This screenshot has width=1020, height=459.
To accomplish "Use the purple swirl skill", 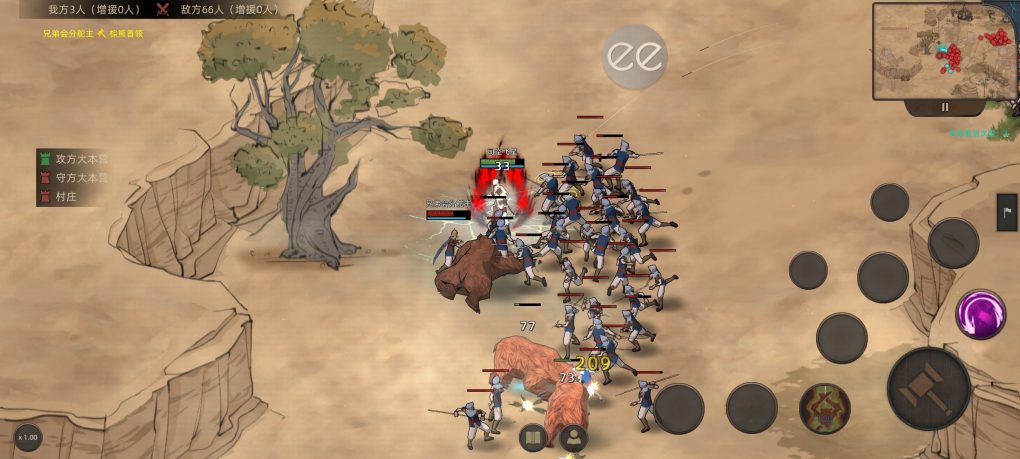I will pyautogui.click(x=980, y=314).
